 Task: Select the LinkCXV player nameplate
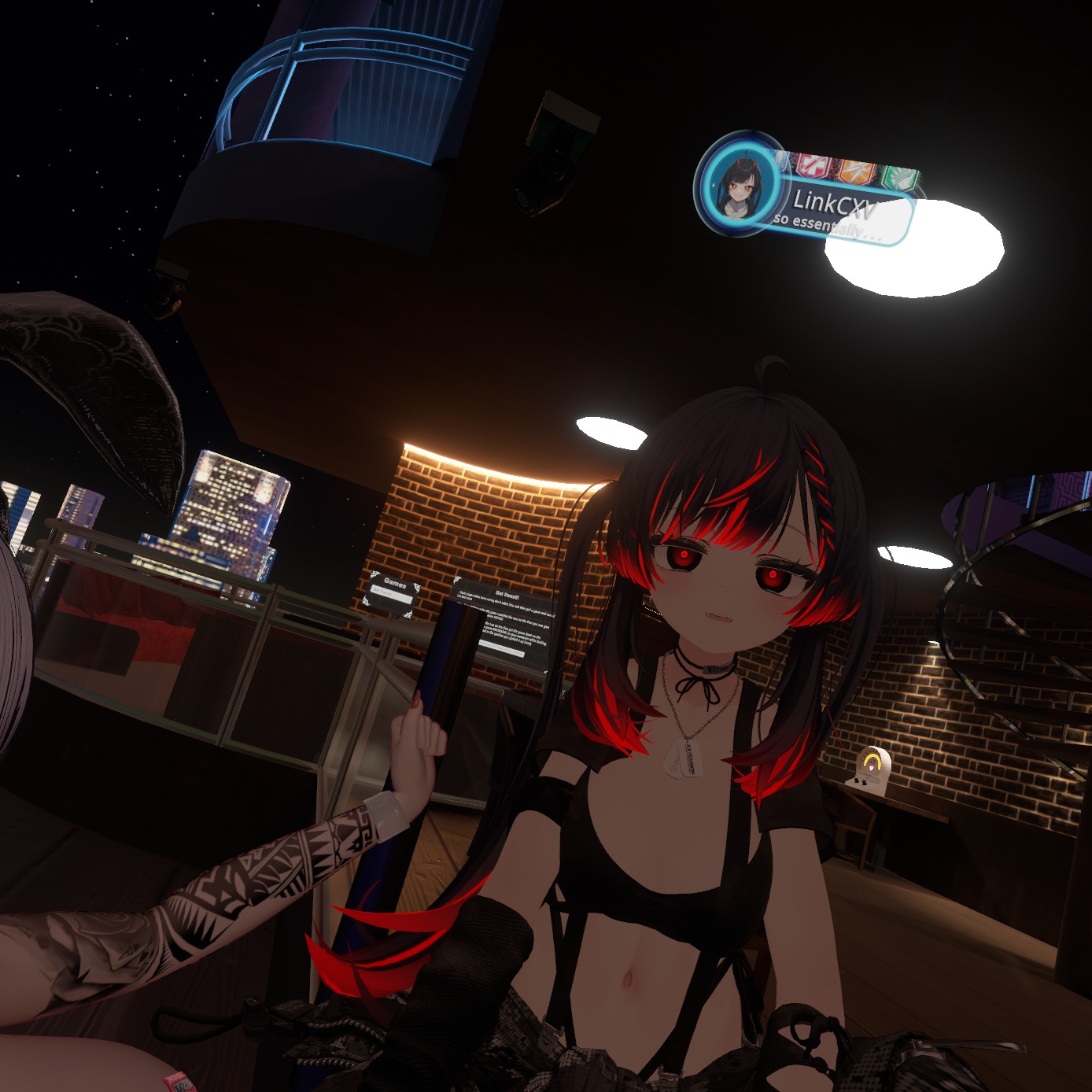[836, 204]
